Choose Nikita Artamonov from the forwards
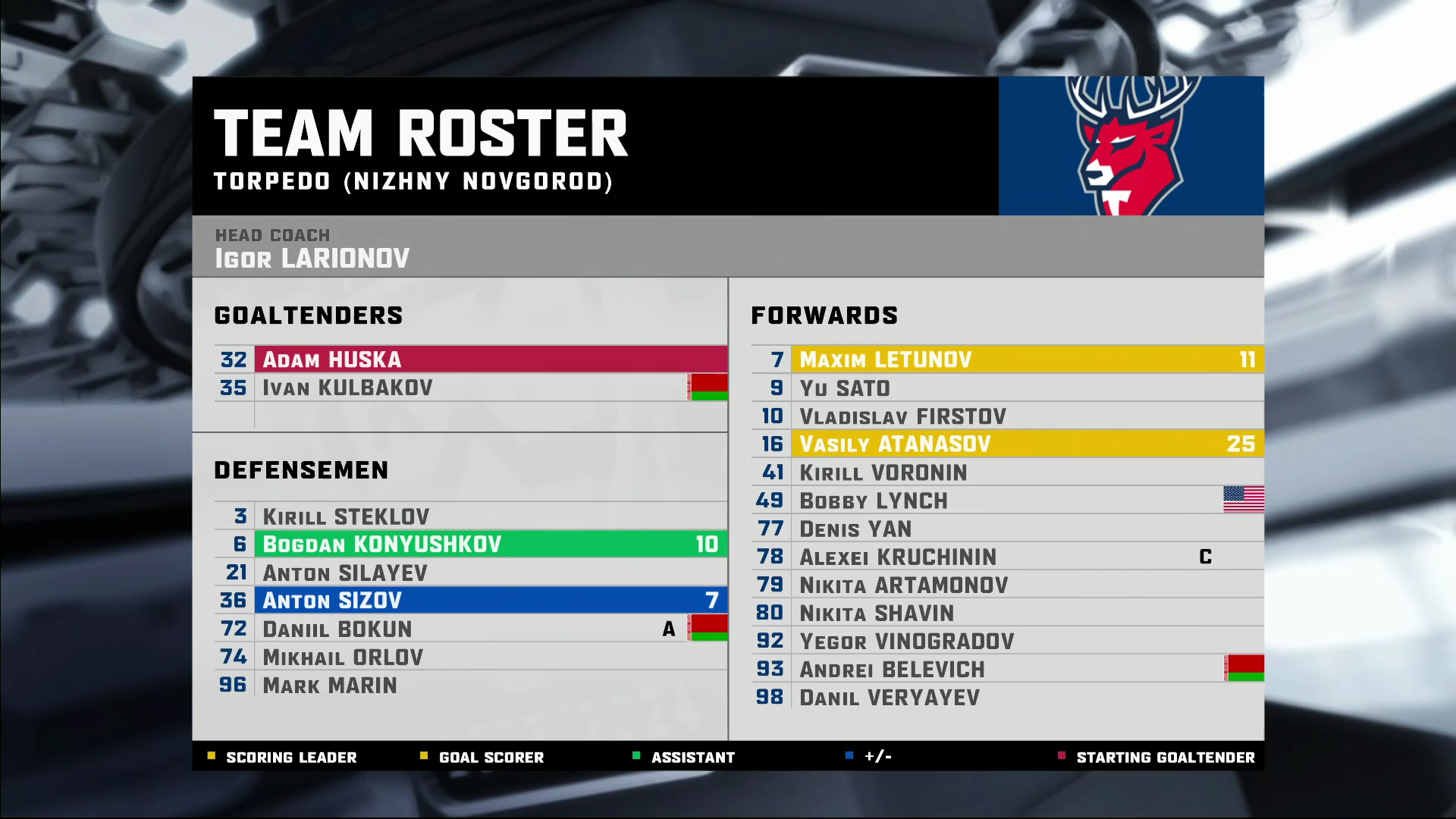Image resolution: width=1456 pixels, height=819 pixels. point(1007,585)
